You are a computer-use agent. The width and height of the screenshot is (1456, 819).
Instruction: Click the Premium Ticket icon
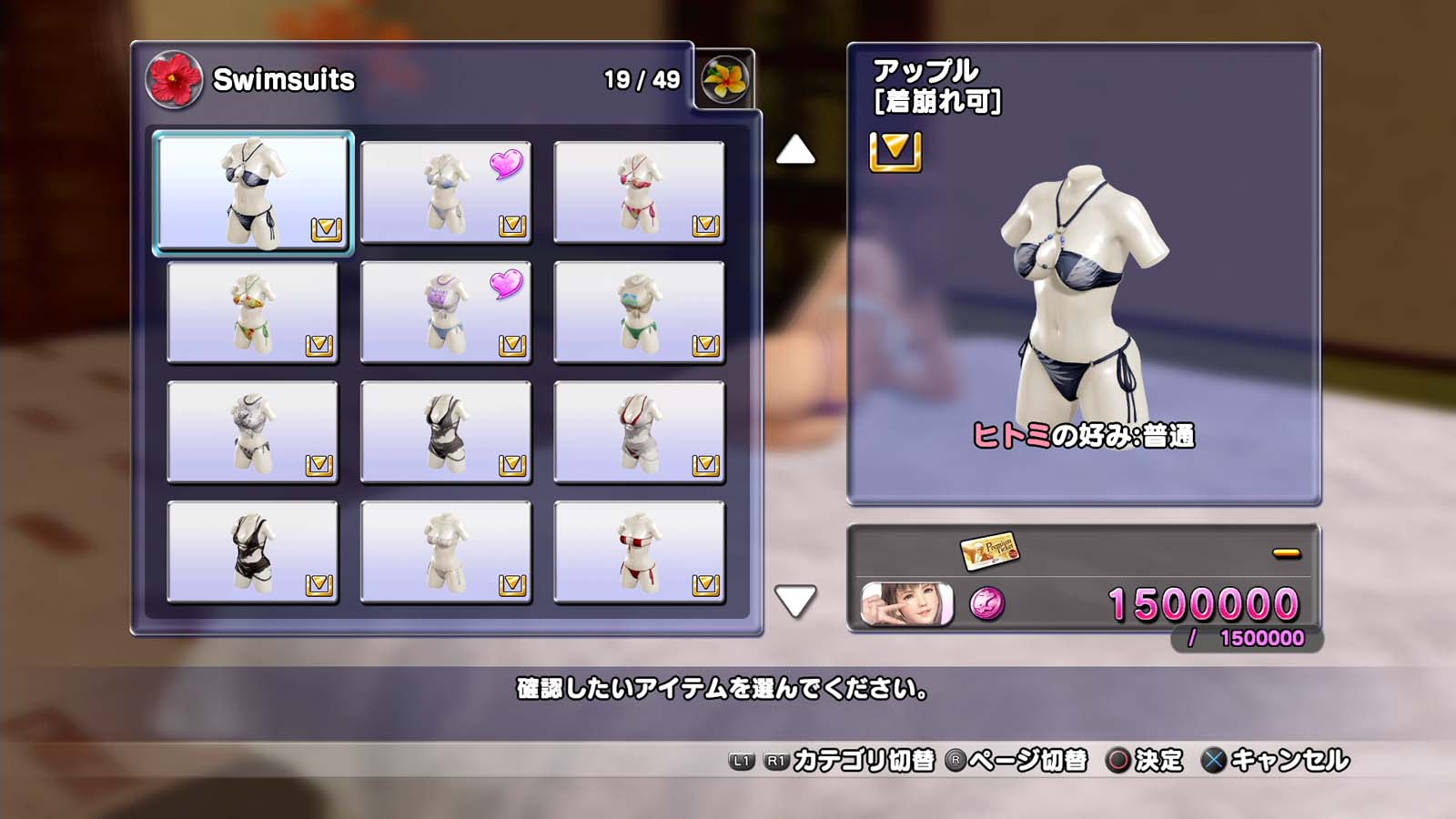coord(989,550)
